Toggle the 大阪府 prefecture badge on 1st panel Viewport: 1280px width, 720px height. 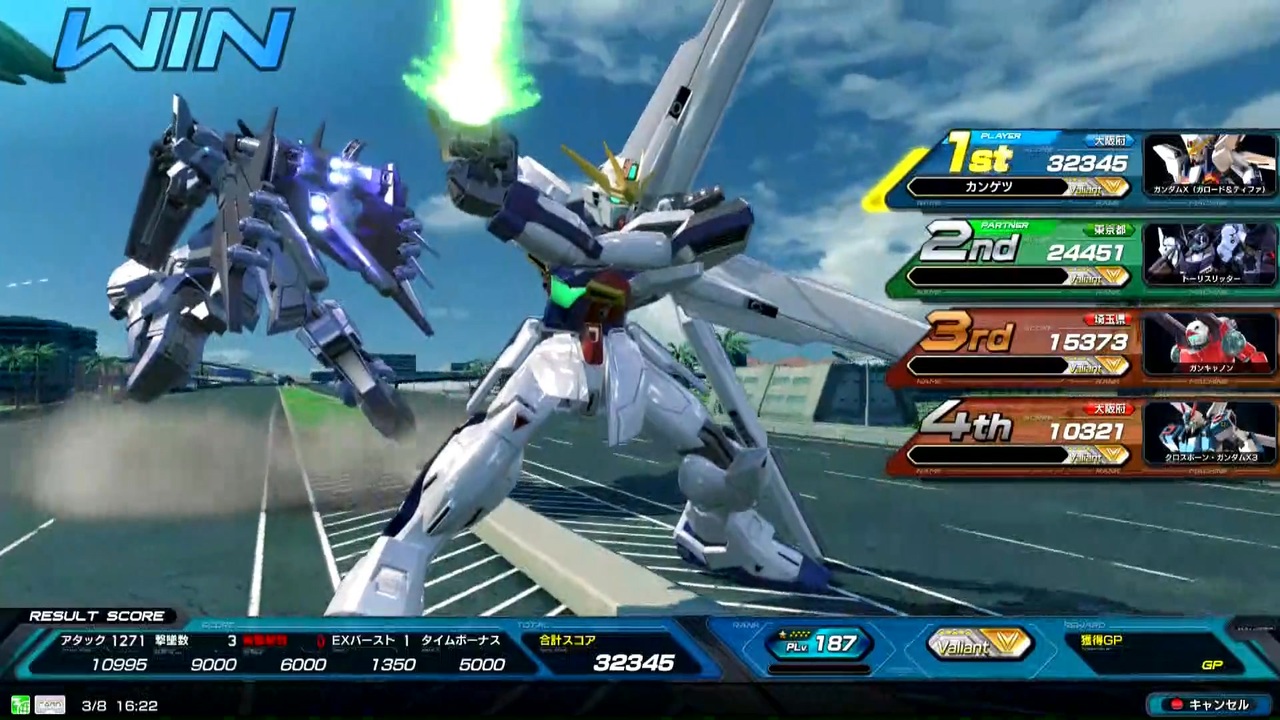tap(1108, 139)
